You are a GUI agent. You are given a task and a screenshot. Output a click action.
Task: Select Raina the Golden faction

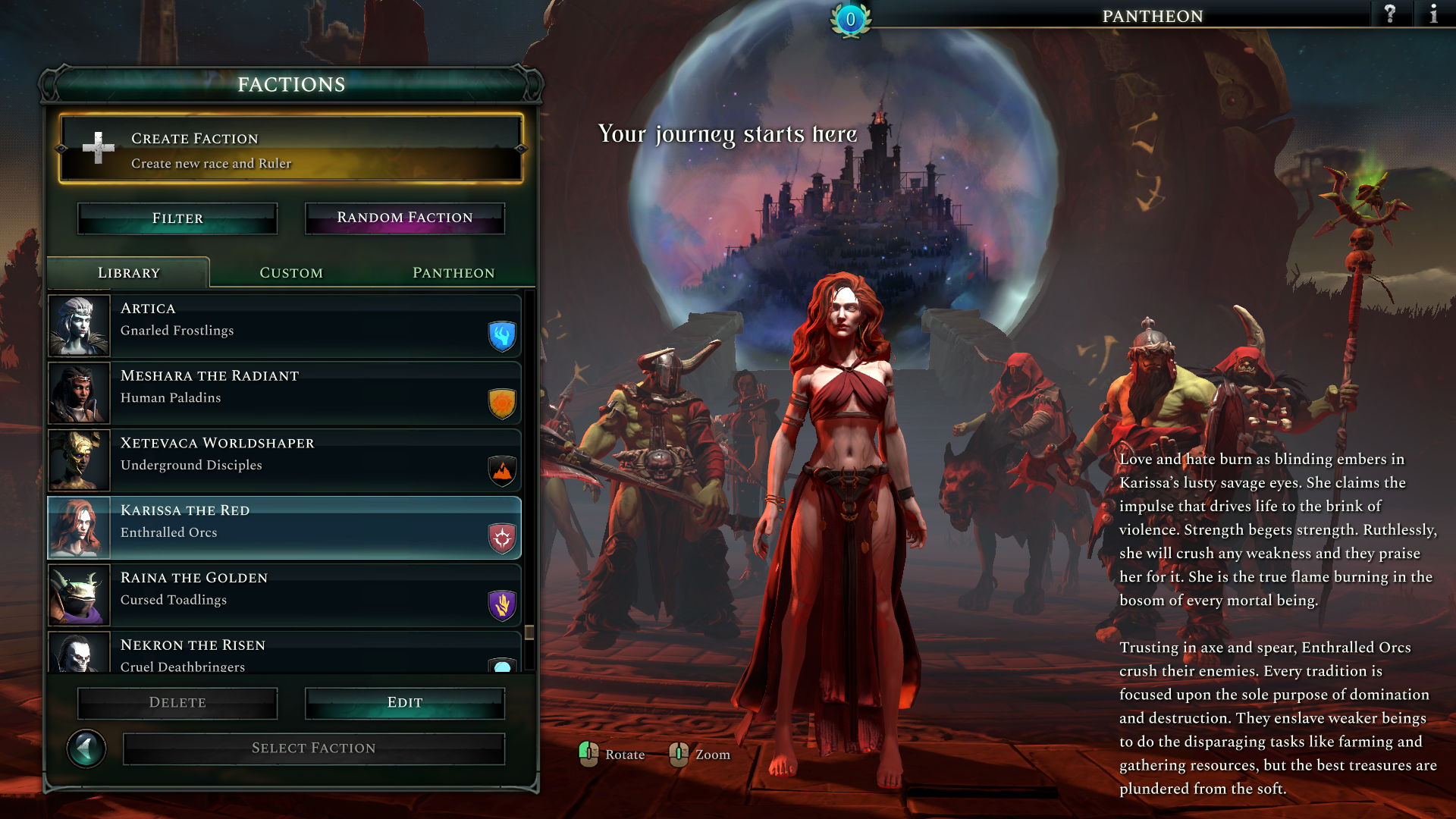click(284, 595)
